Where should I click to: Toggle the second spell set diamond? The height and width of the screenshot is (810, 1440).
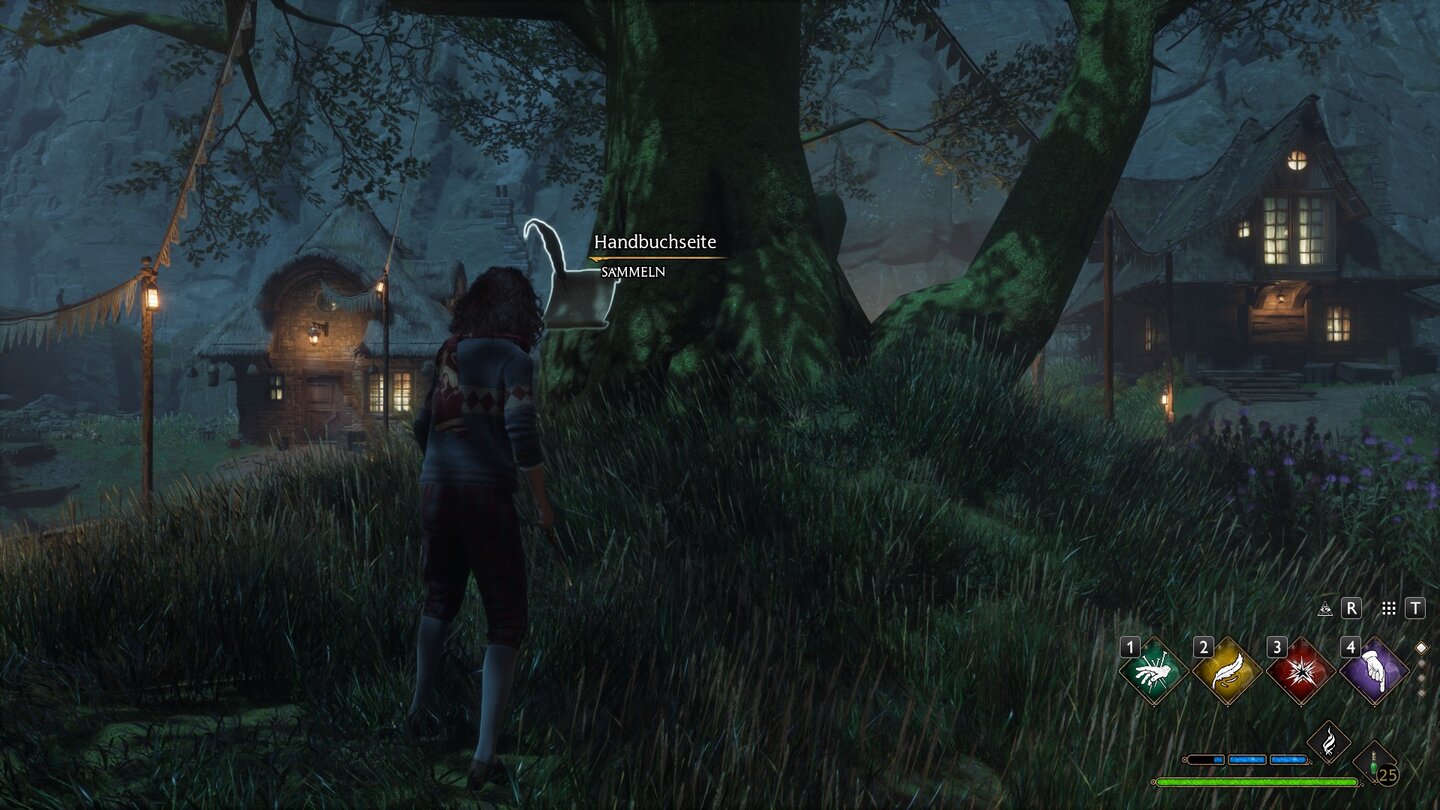point(1422,663)
